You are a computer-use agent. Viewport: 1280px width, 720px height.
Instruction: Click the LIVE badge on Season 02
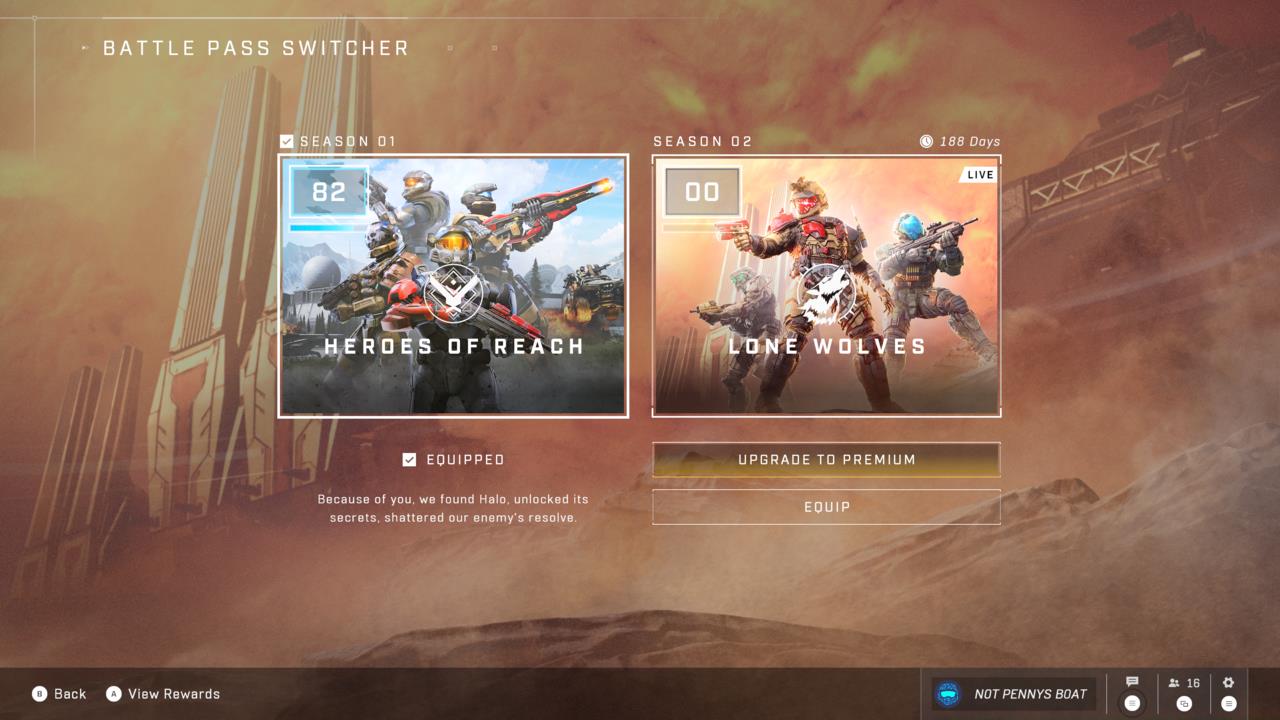coord(979,174)
